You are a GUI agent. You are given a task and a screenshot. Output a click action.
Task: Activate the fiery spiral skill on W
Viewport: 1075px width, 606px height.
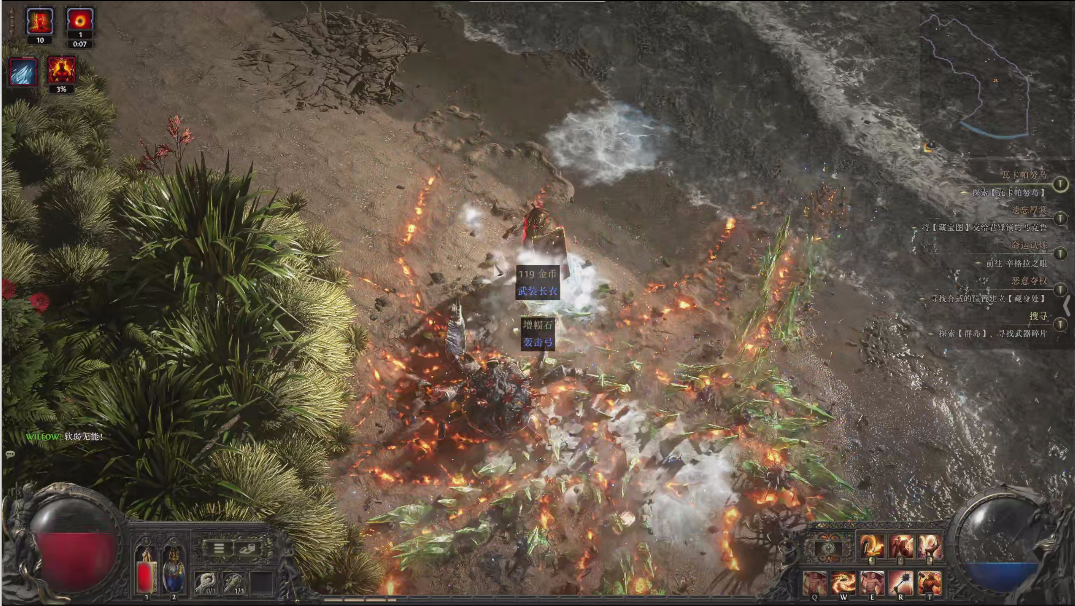coord(843,582)
